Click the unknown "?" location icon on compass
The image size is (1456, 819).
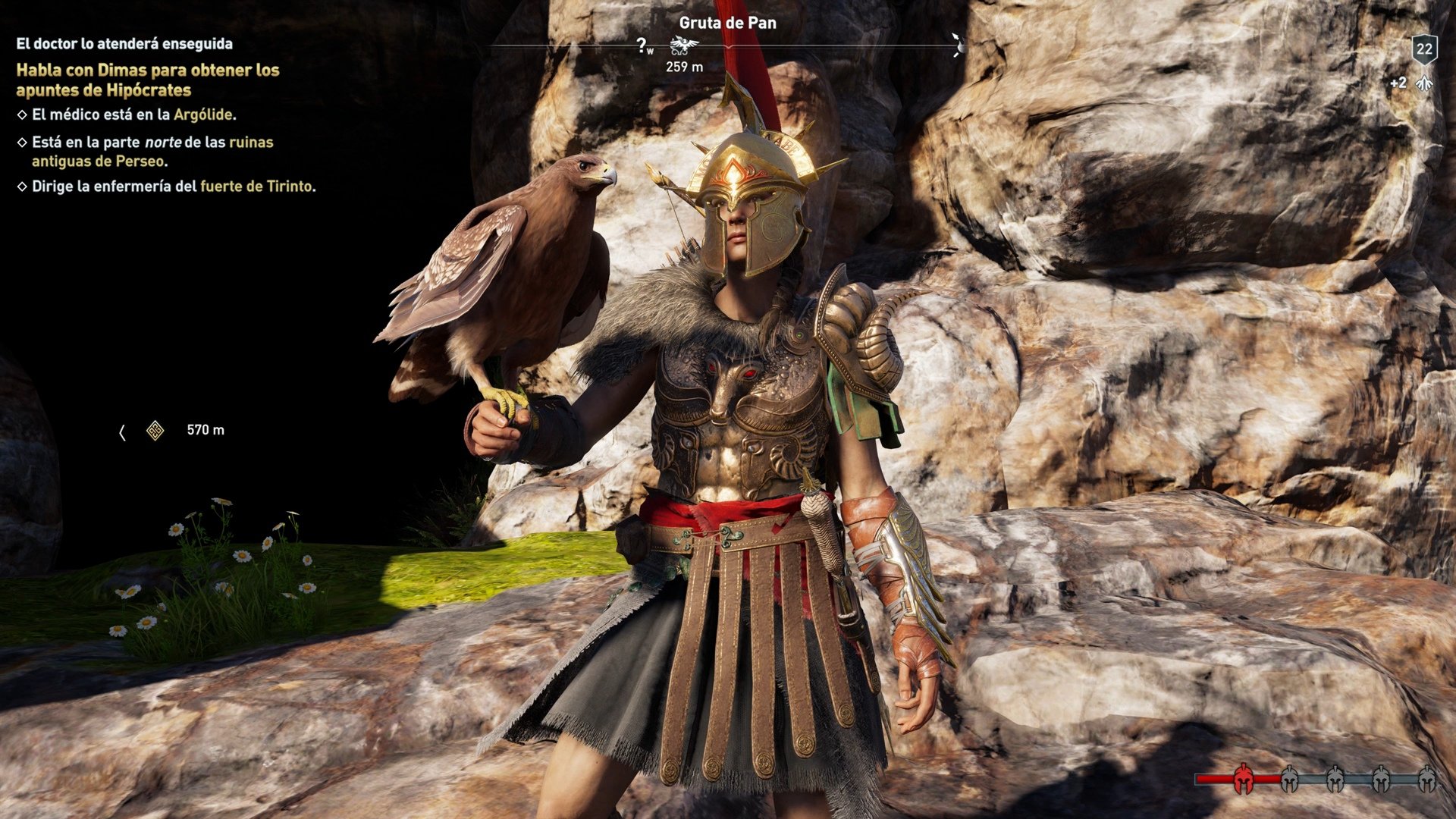tap(641, 44)
